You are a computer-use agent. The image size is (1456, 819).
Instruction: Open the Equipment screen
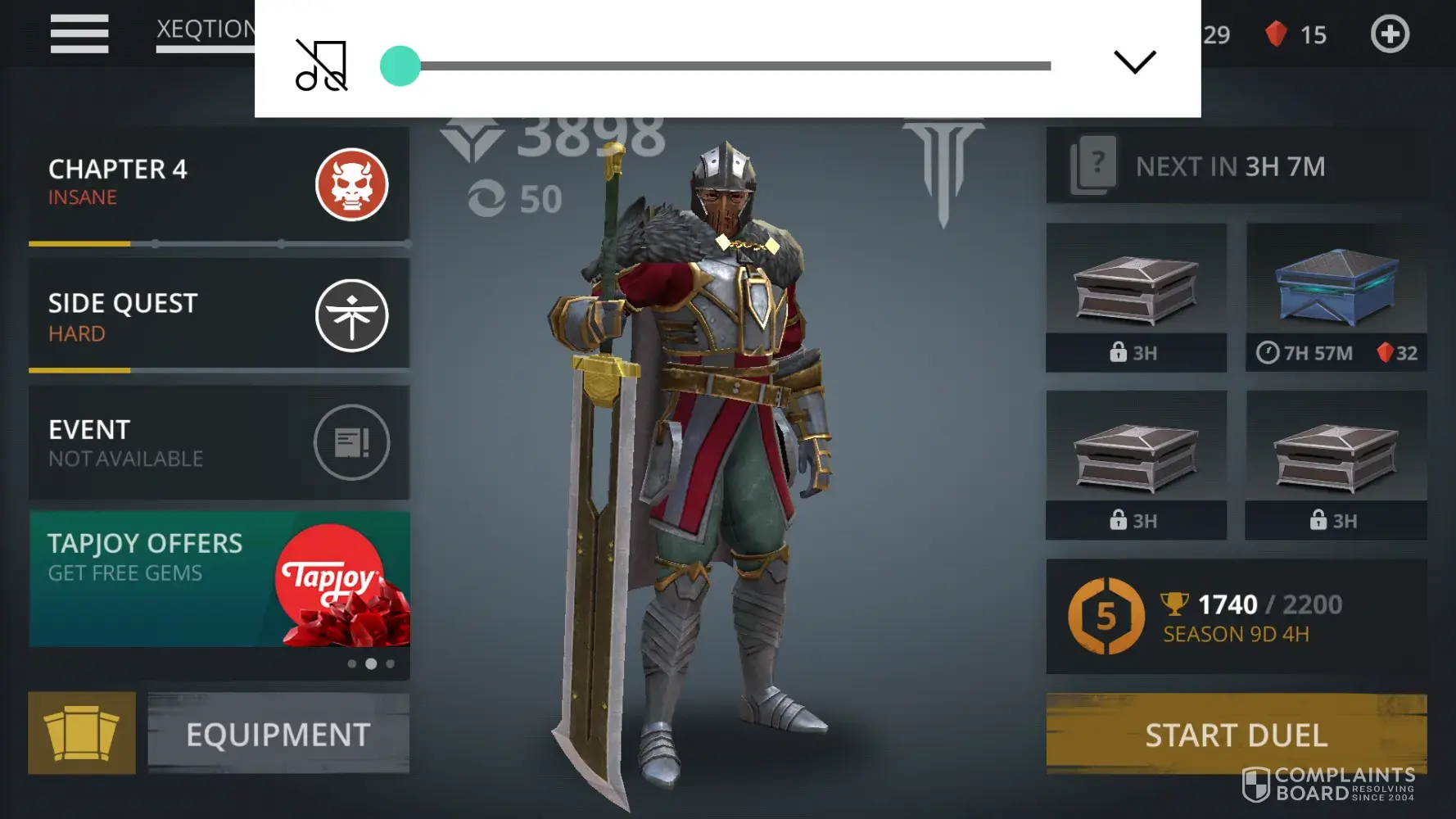pyautogui.click(x=278, y=734)
